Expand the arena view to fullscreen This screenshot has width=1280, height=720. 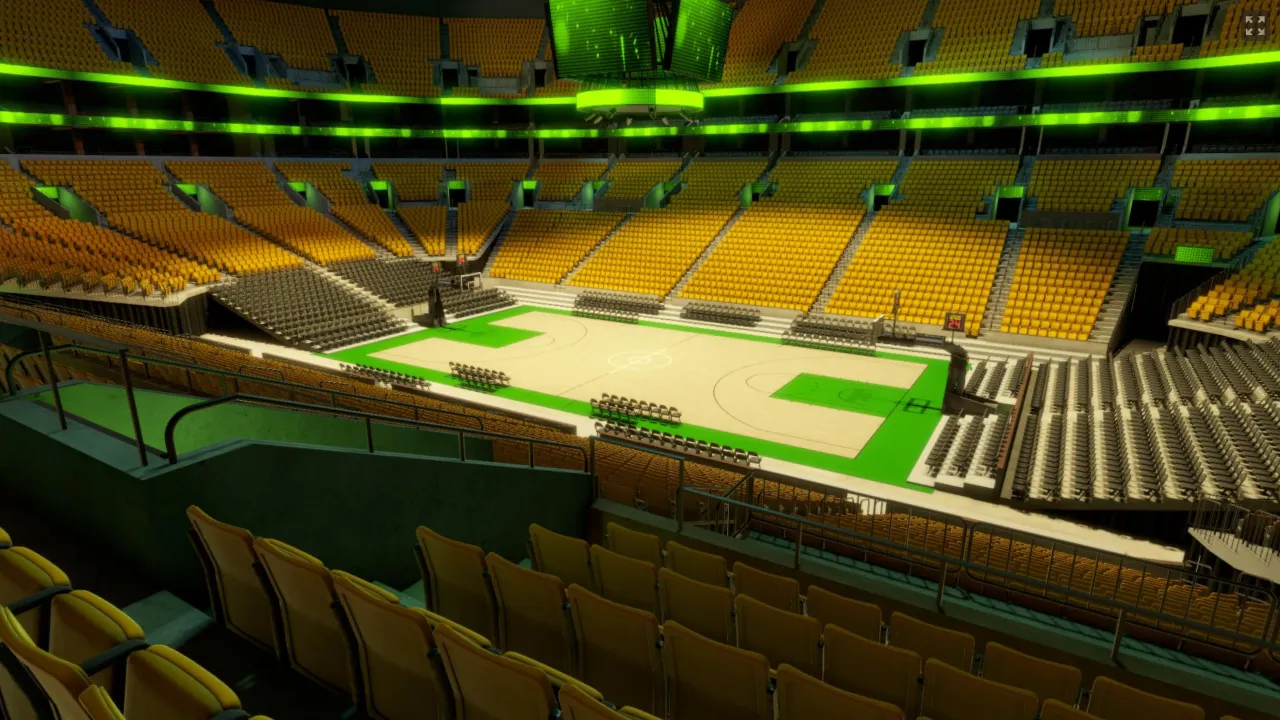1254,26
